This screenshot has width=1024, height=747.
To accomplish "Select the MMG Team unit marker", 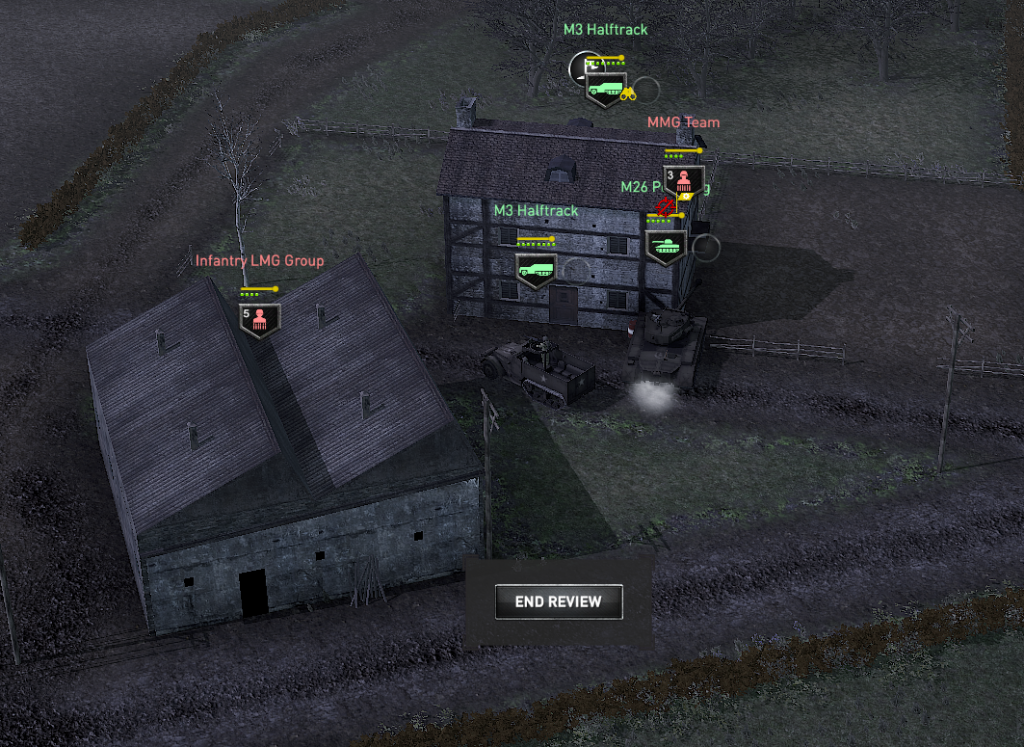I will click(684, 180).
